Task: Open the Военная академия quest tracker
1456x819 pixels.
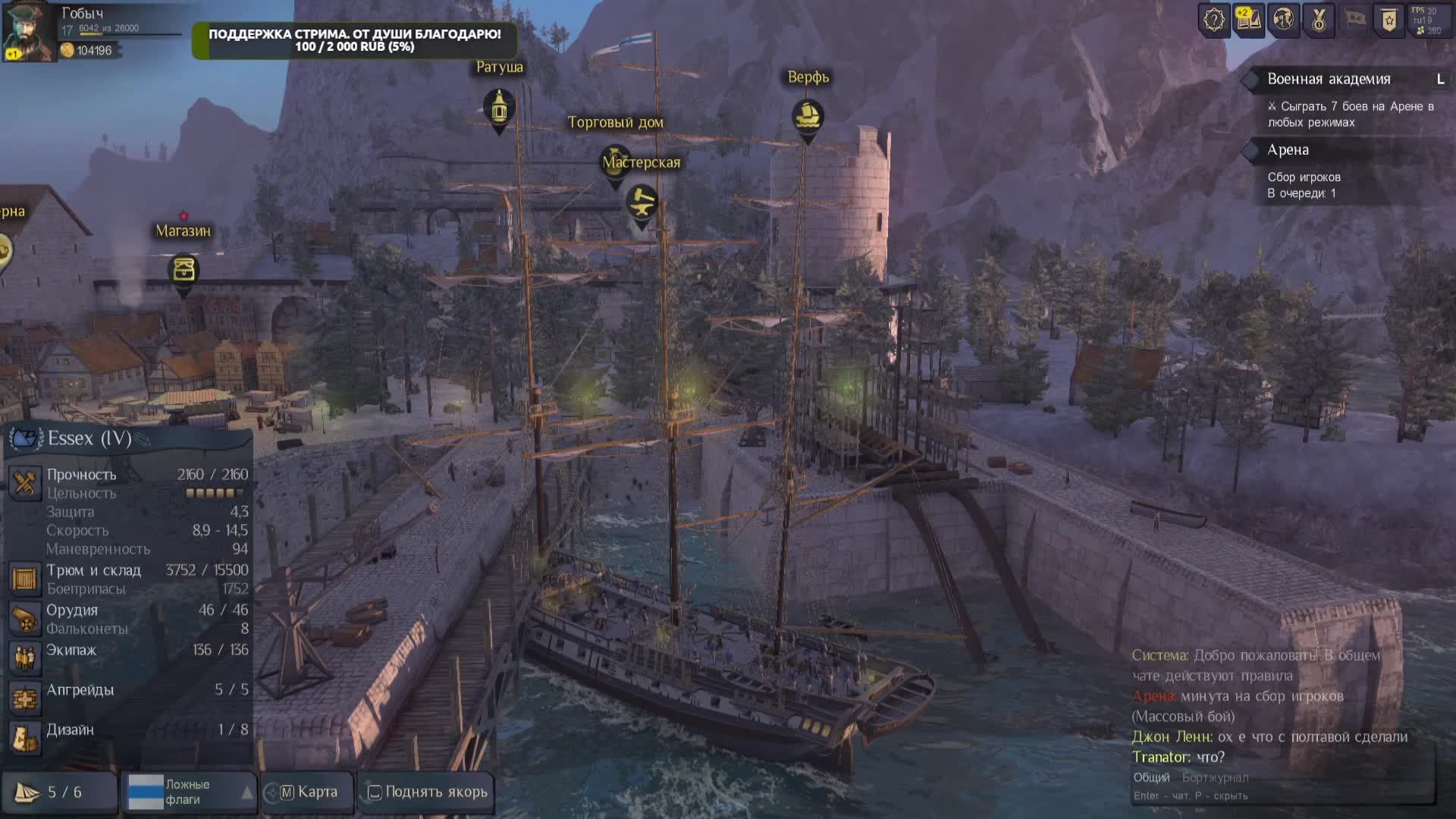Action: (x=1329, y=80)
